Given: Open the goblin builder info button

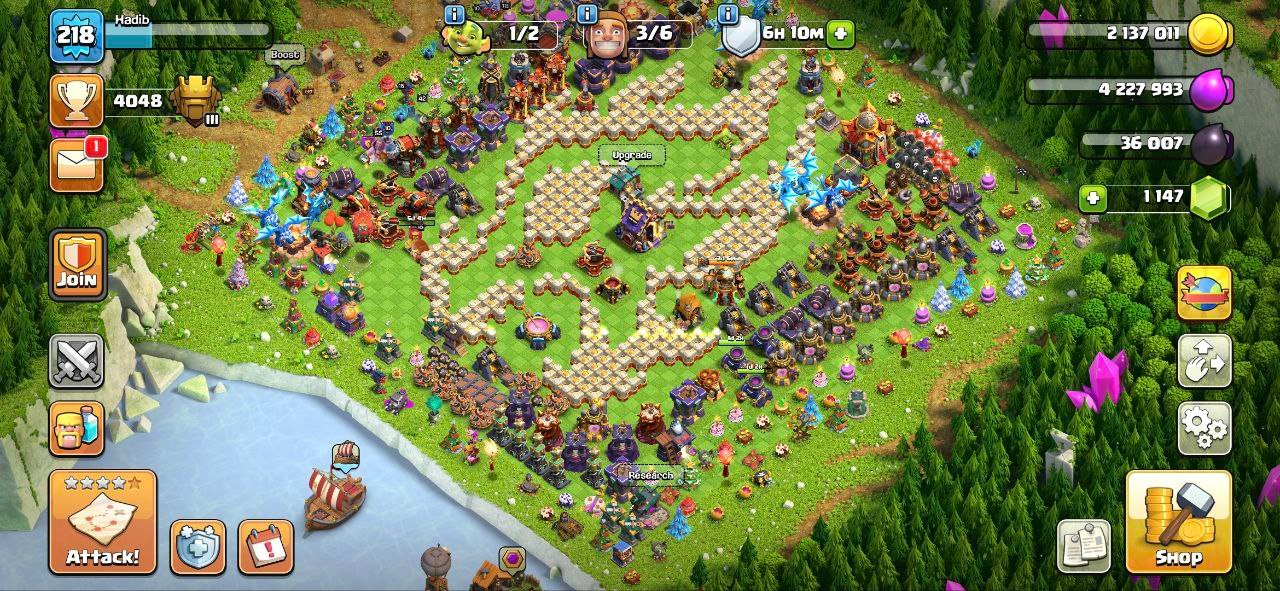Looking at the screenshot, I should pyautogui.click(x=455, y=14).
